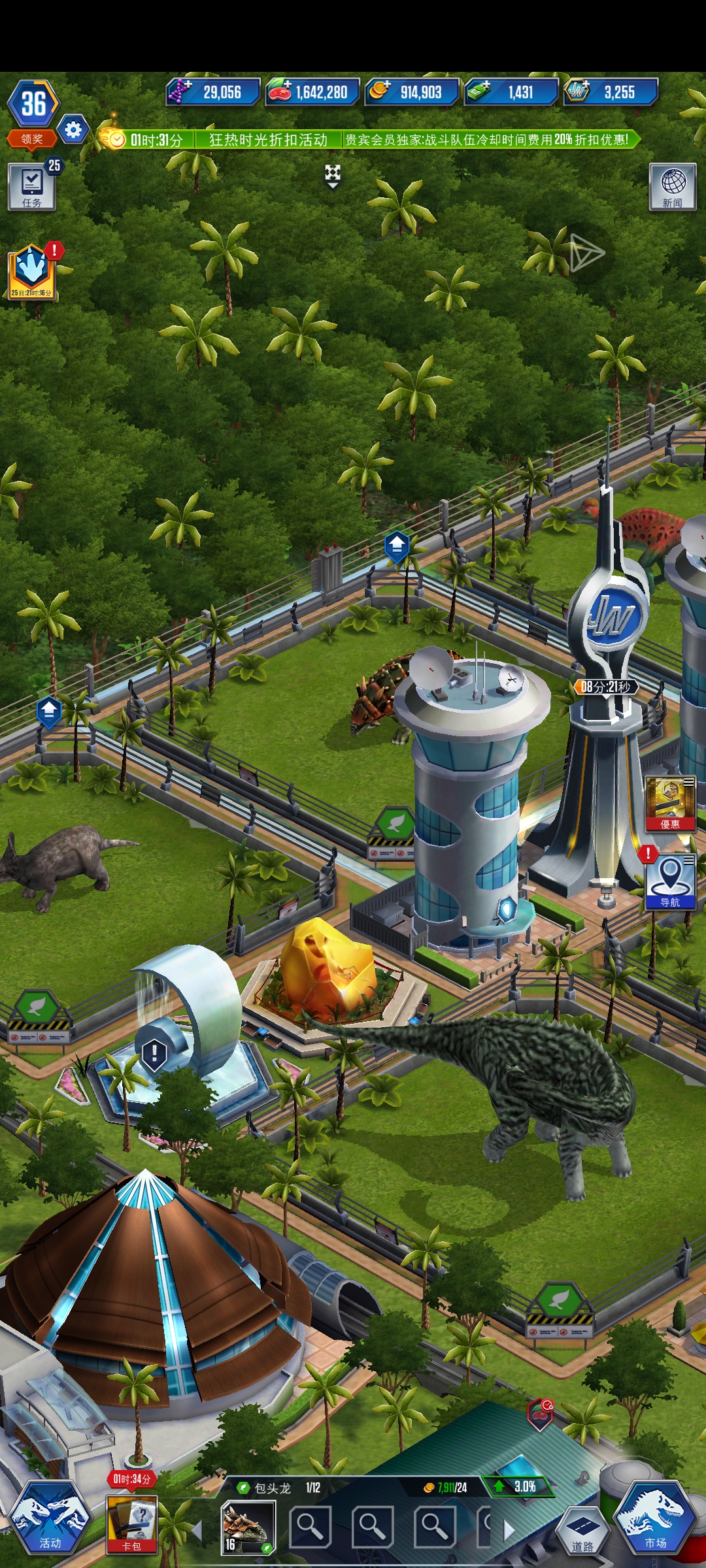Buy dino bucks via the green cash counter

tap(511, 92)
